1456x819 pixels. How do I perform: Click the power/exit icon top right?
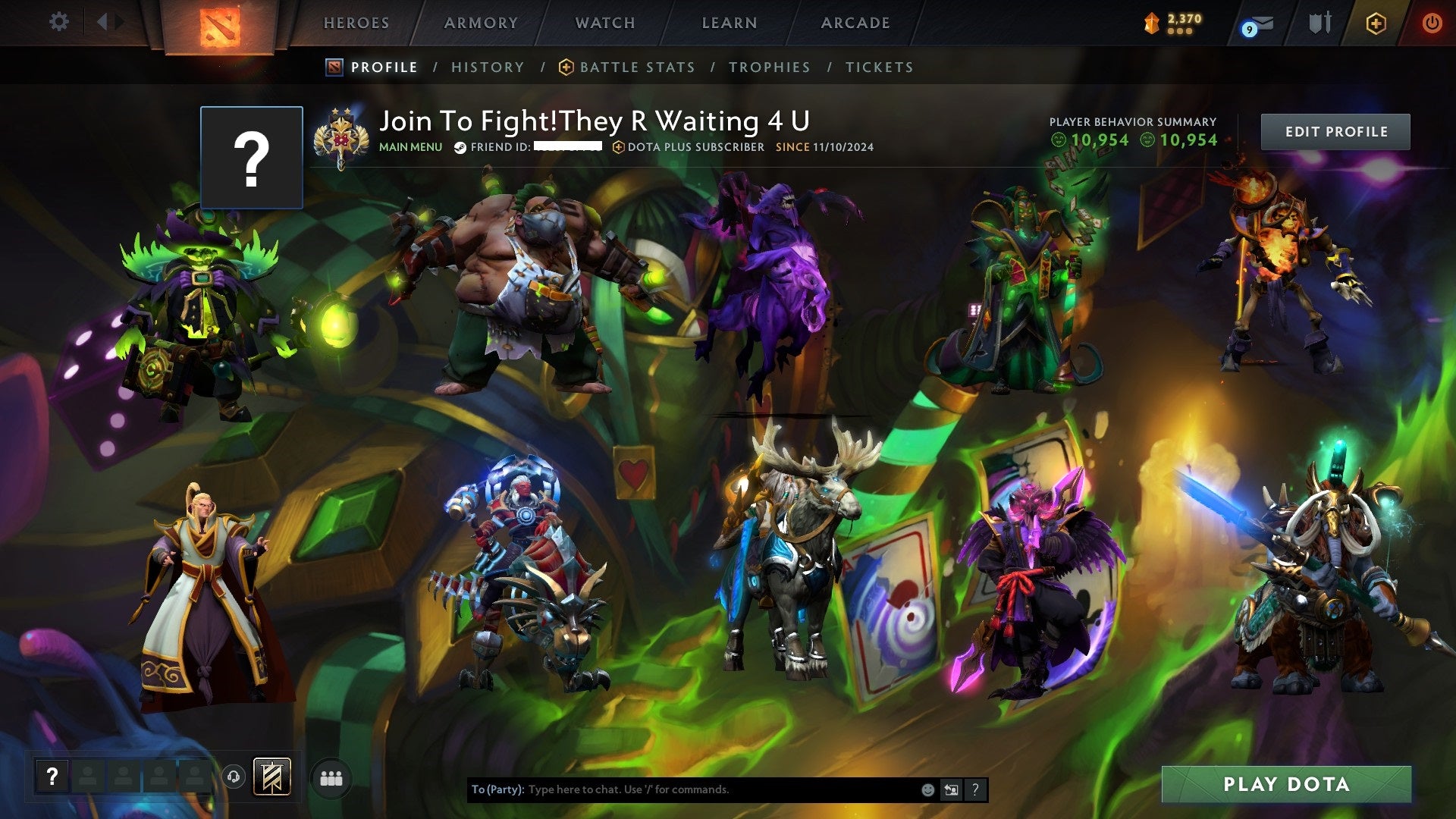1432,23
